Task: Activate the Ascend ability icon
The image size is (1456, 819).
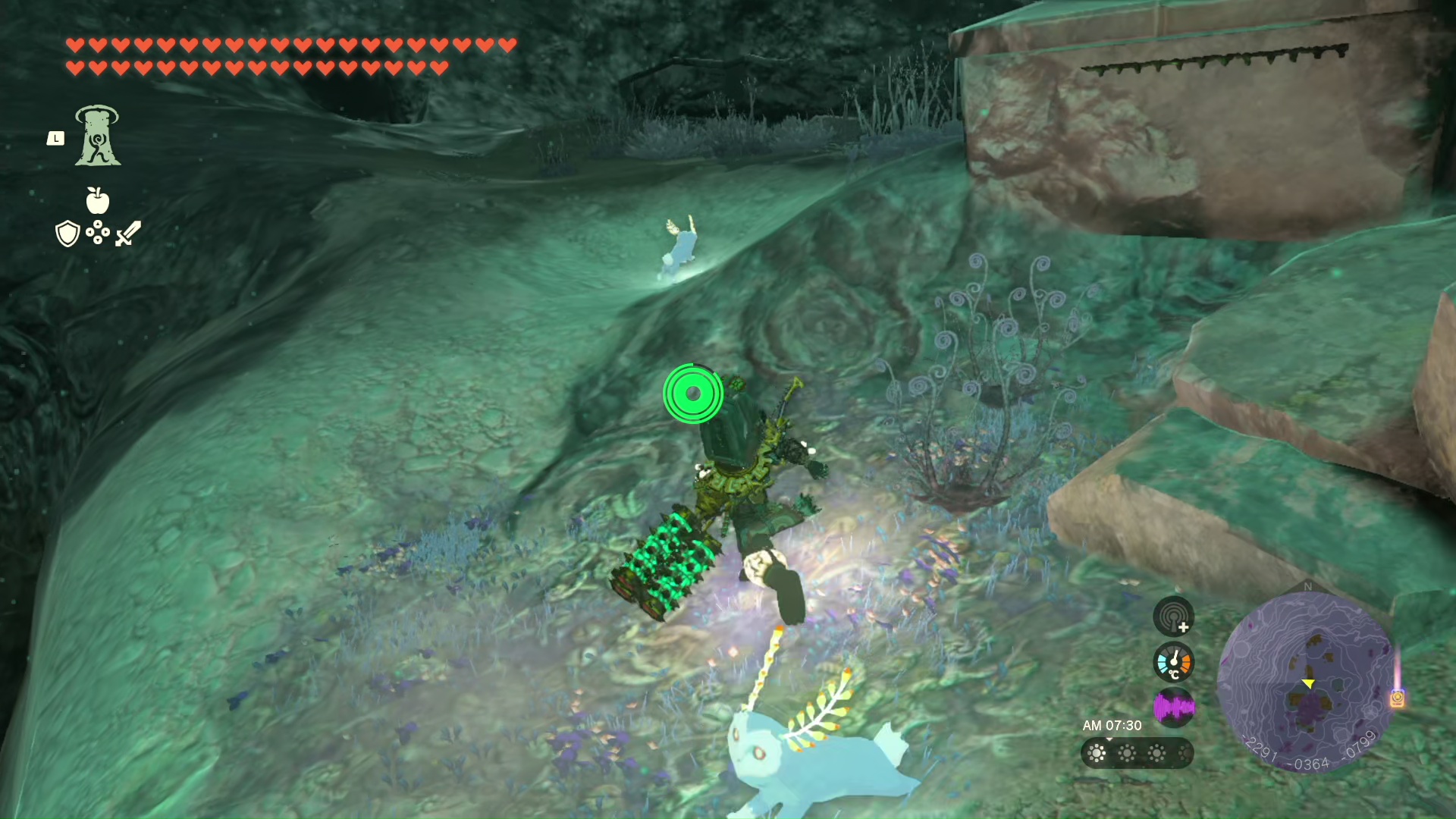Action: 98,136
